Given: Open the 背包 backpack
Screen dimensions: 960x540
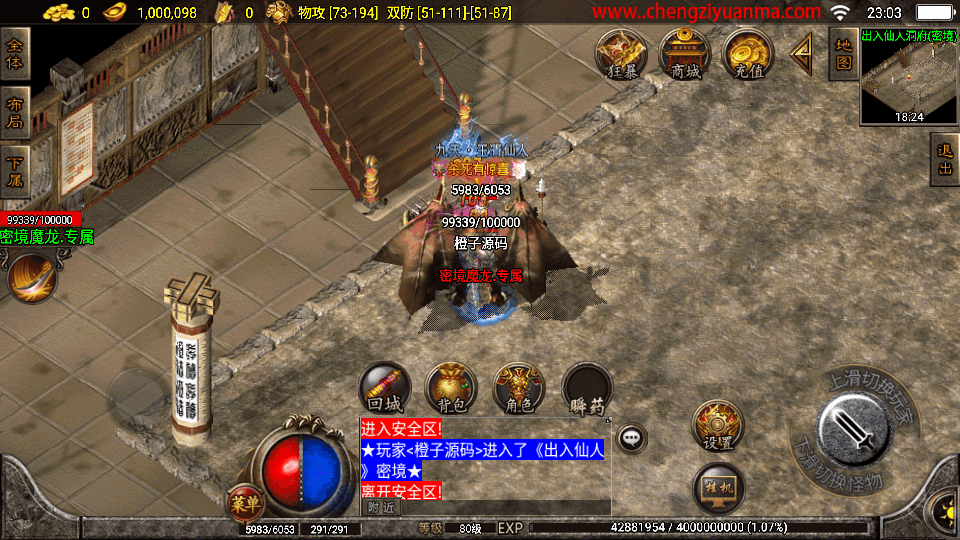Looking at the screenshot, I should (452, 388).
